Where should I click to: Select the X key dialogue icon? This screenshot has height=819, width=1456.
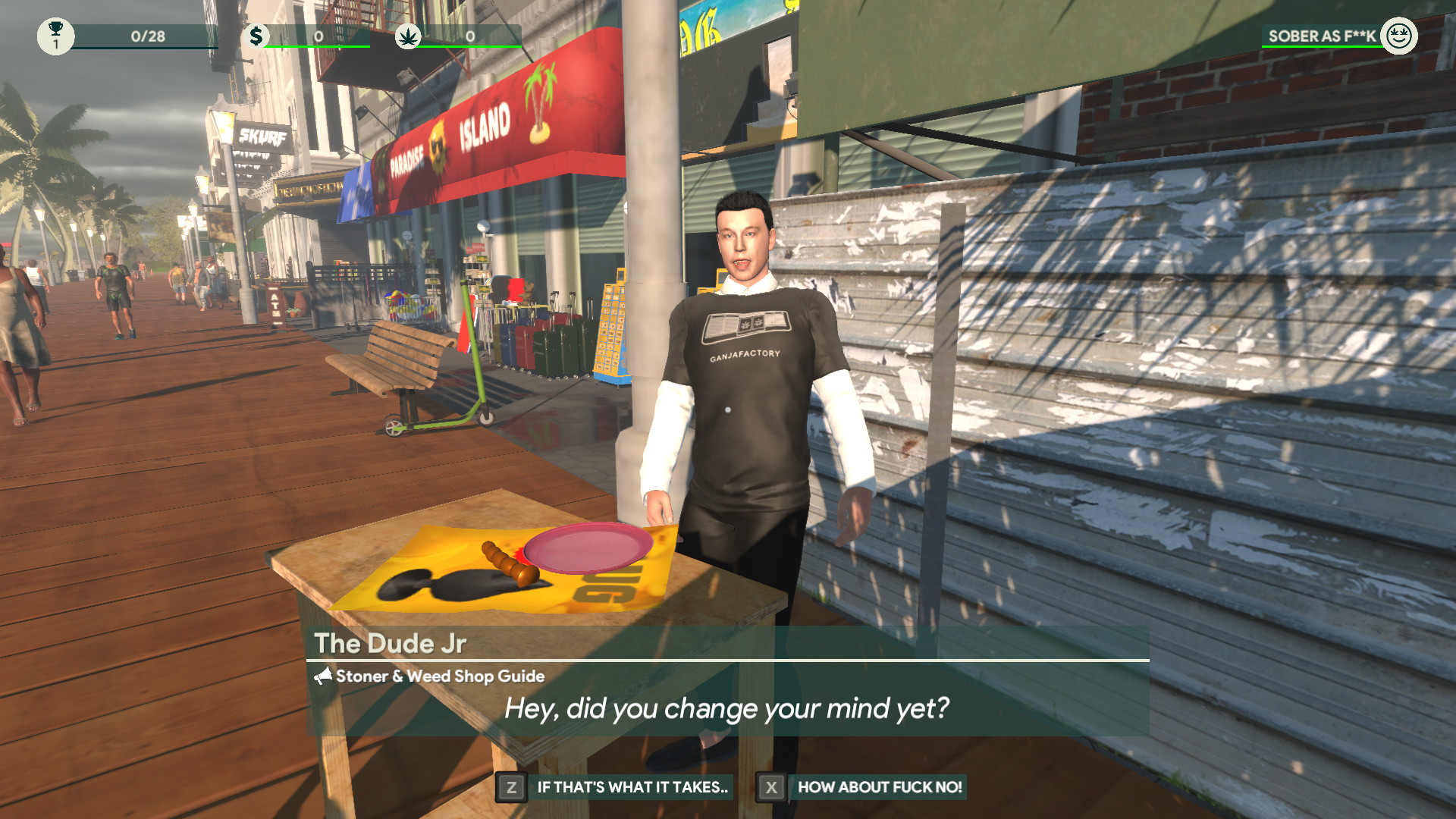click(x=770, y=787)
